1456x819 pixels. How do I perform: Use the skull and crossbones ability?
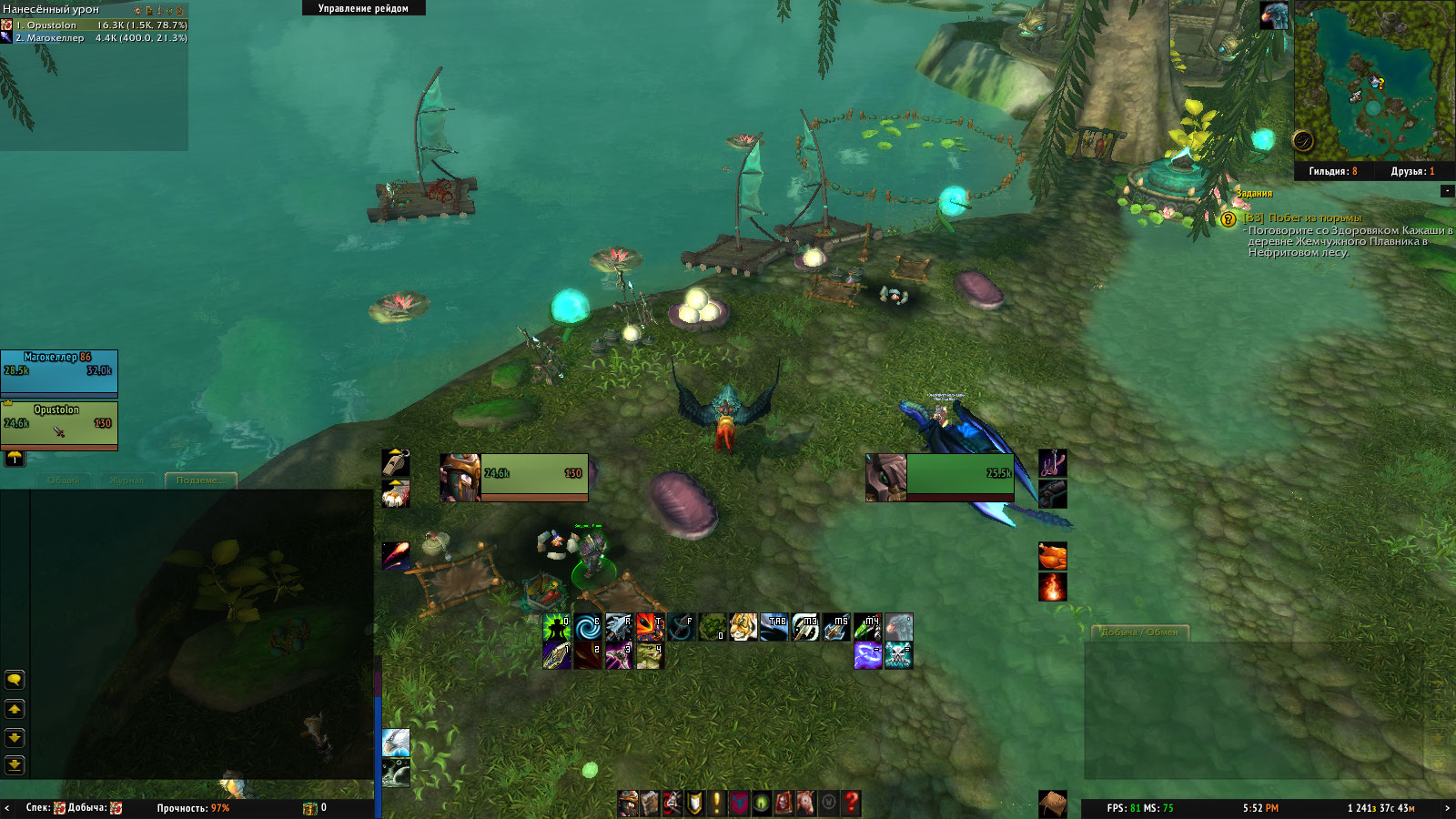898,655
